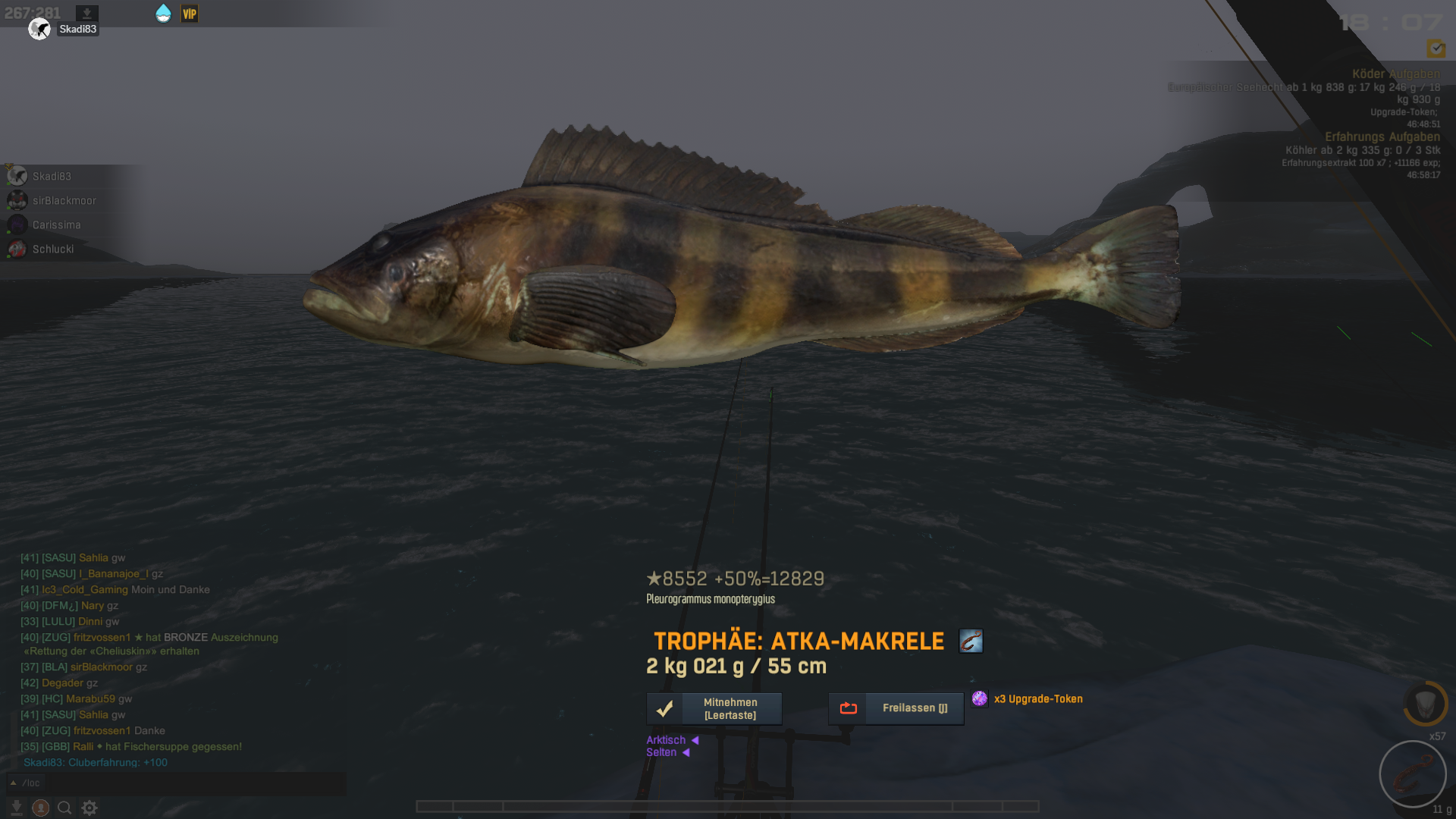Keep the fish with the Mitnehmen button
Viewport: 1456px width, 819px height.
click(714, 708)
